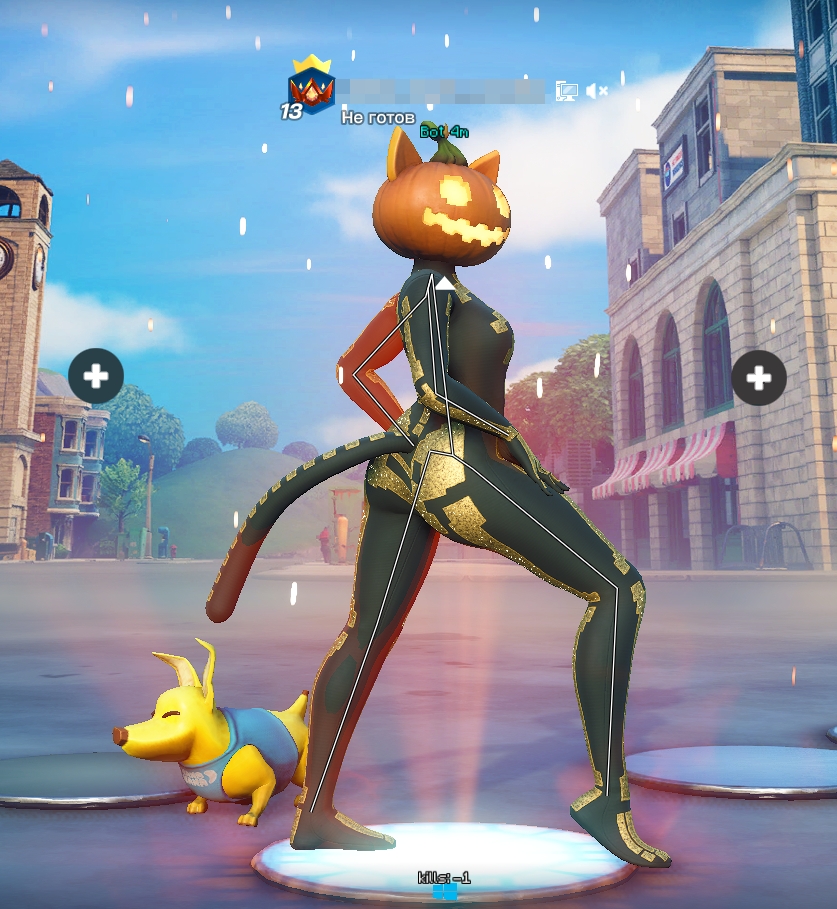Click the plus invite button beside the clock tower
This screenshot has height=909, width=837.
(96, 376)
